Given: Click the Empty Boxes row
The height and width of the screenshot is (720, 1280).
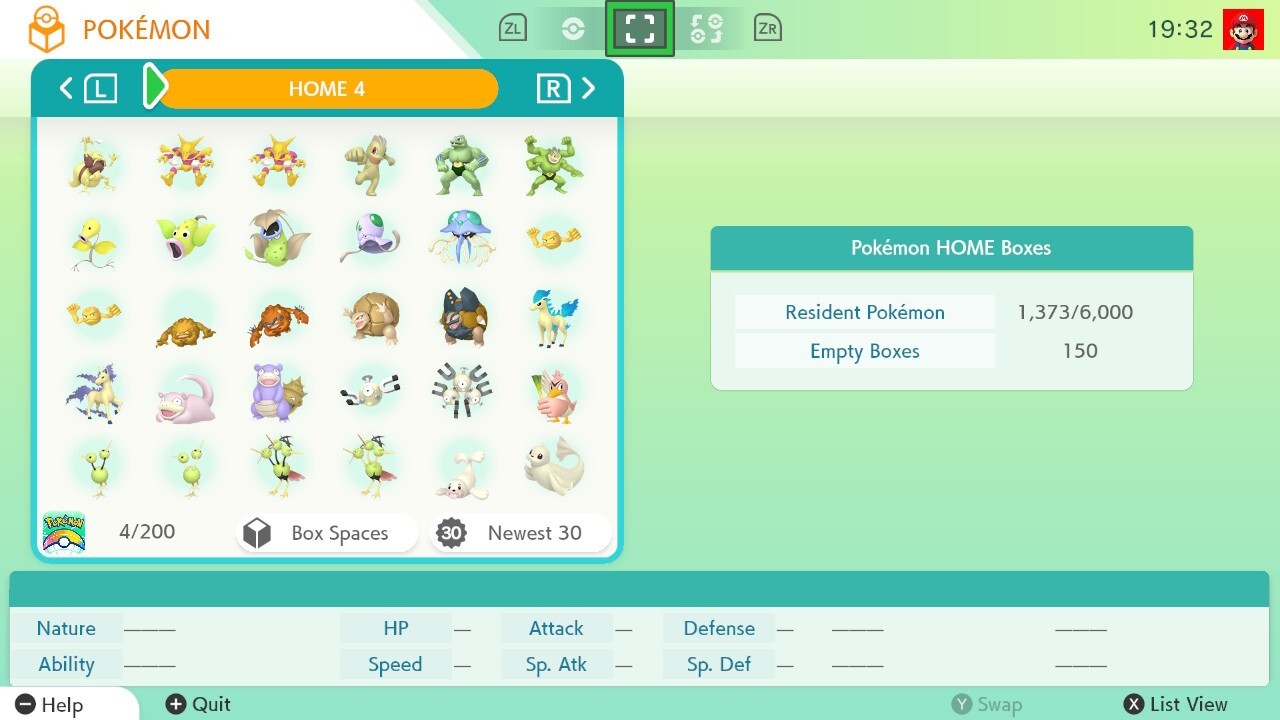Looking at the screenshot, I should click(x=864, y=350).
